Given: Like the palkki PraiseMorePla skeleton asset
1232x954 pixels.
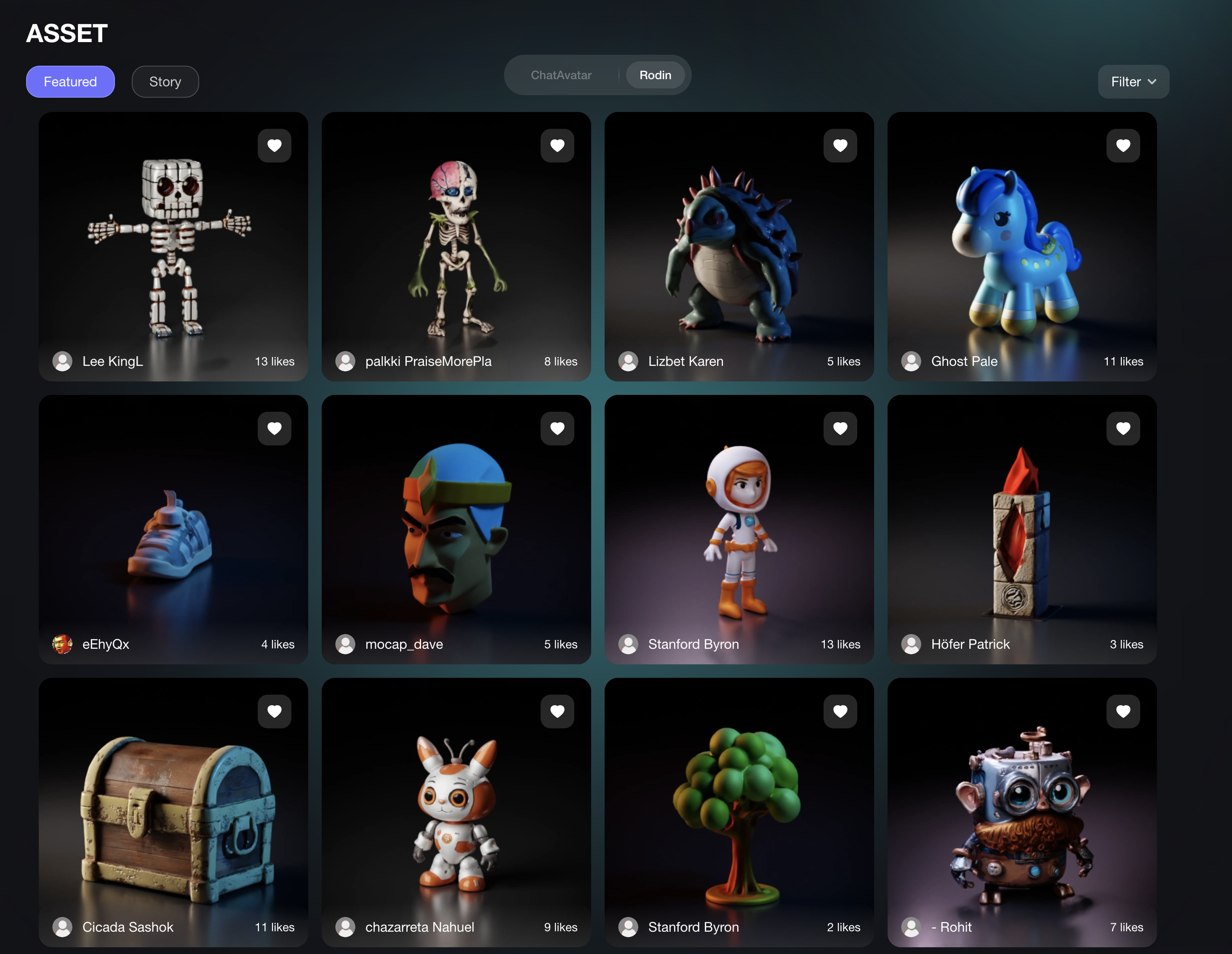Looking at the screenshot, I should tap(557, 146).
